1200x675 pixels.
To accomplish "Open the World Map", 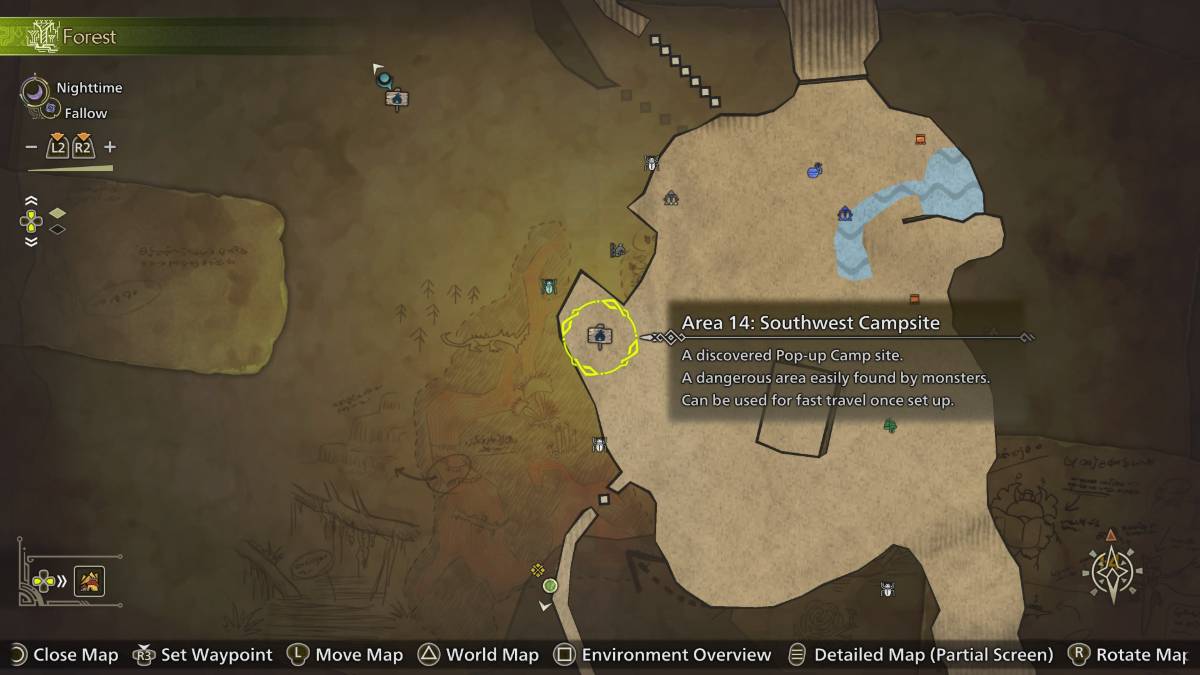I will [x=478, y=655].
